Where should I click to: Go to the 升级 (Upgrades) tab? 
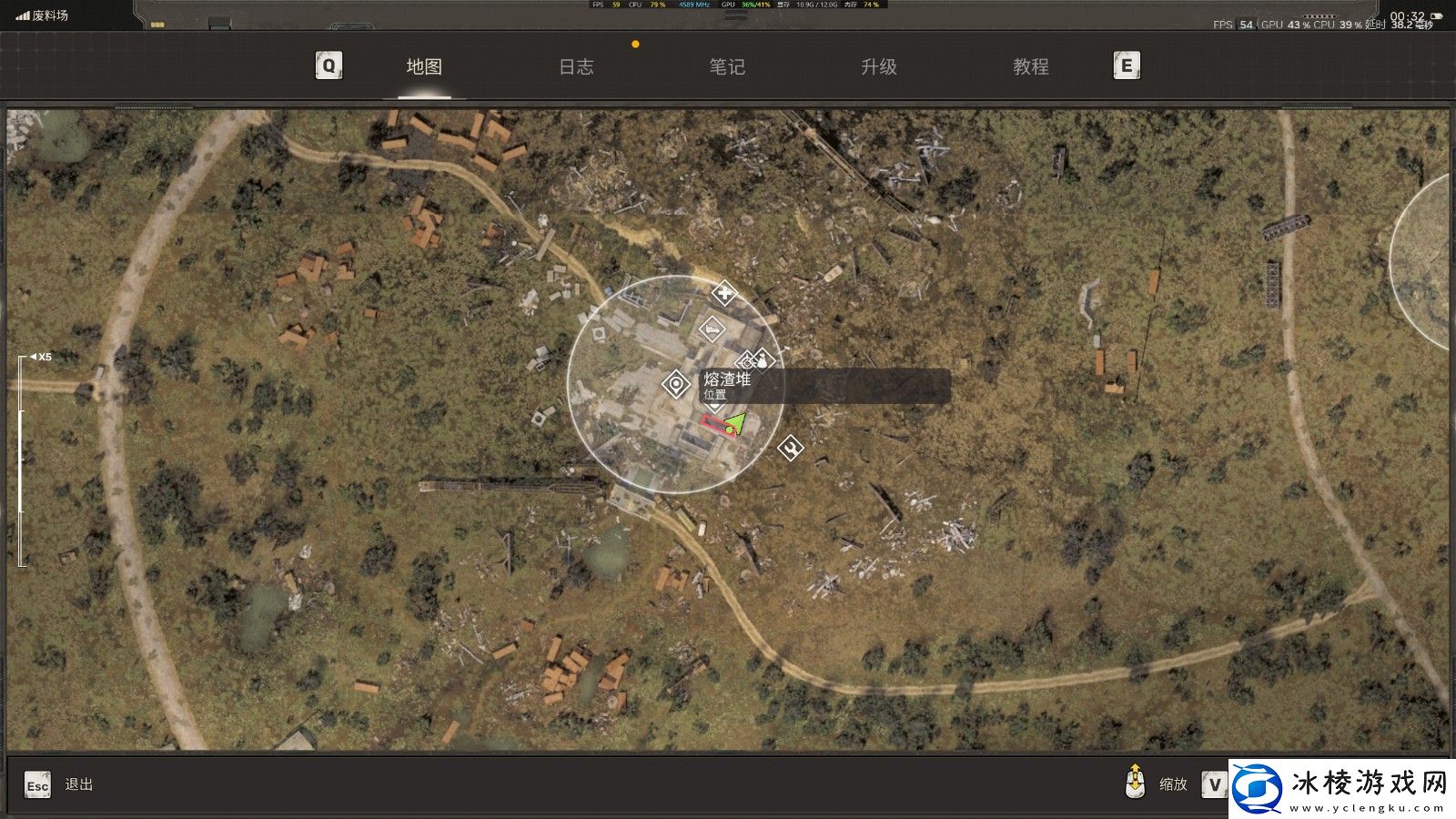[x=879, y=66]
